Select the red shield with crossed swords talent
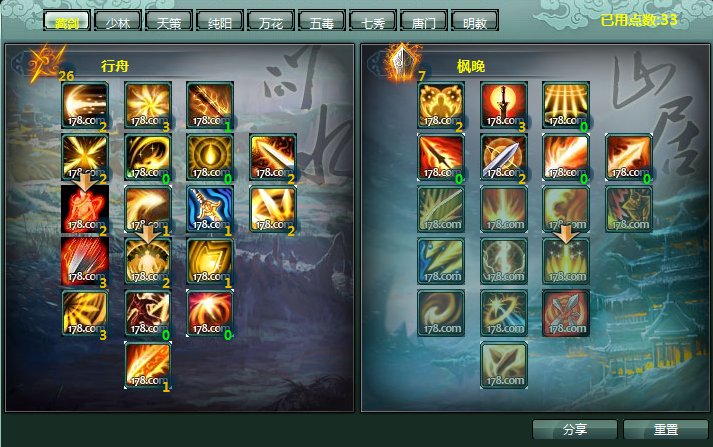Screen dimensions: 713x447 click(566, 311)
